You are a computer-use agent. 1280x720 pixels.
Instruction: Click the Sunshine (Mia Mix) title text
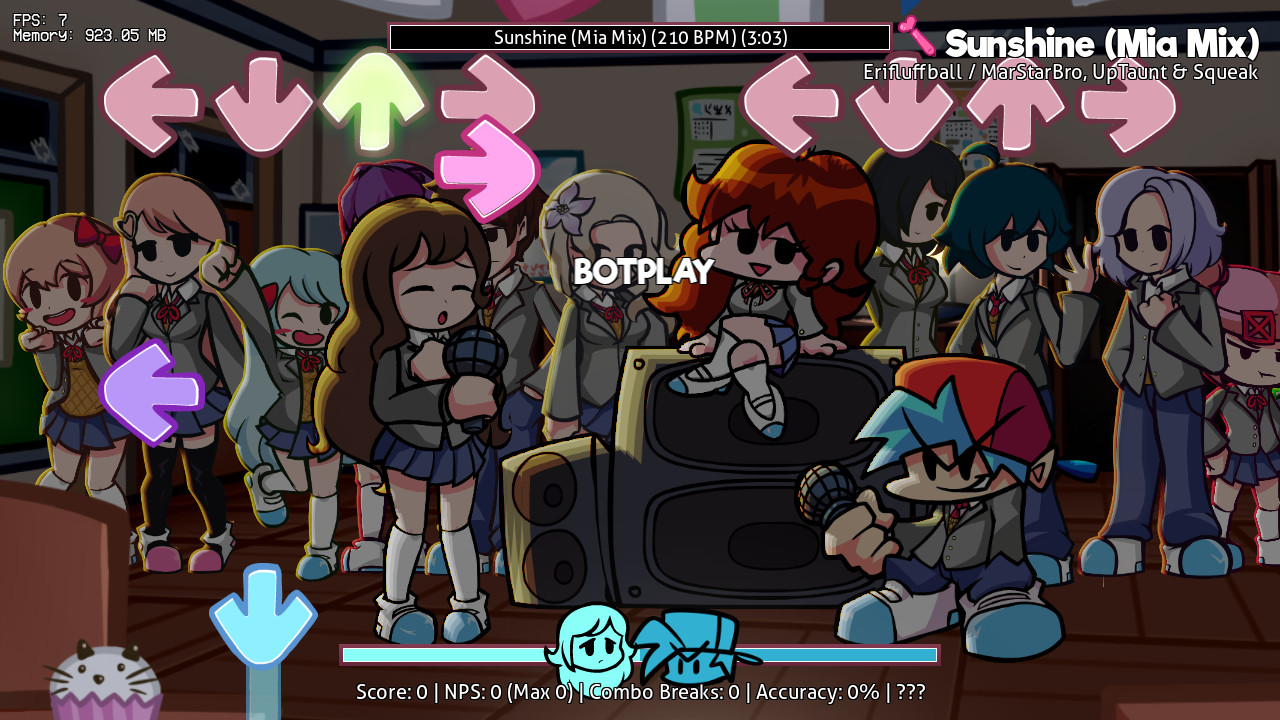coord(1101,44)
